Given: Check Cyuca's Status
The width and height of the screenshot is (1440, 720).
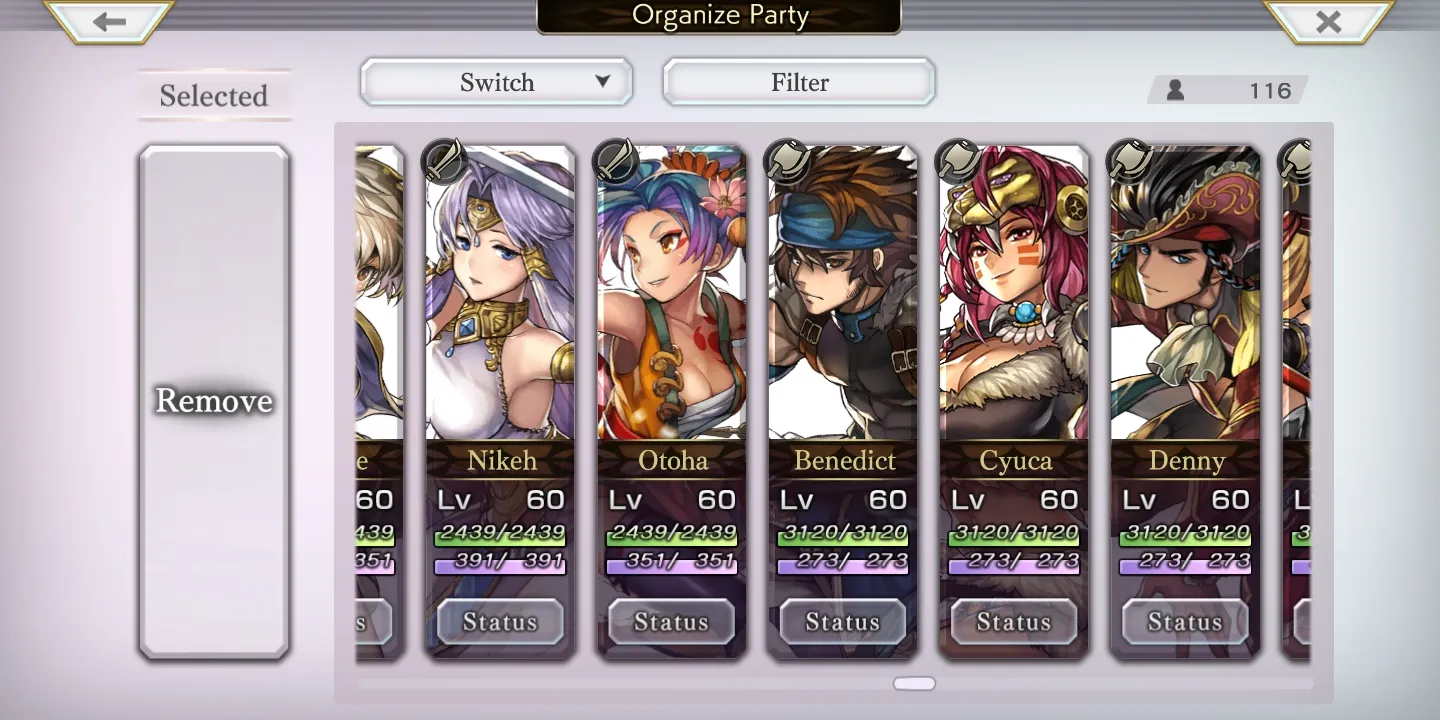Looking at the screenshot, I should tap(1013, 622).
